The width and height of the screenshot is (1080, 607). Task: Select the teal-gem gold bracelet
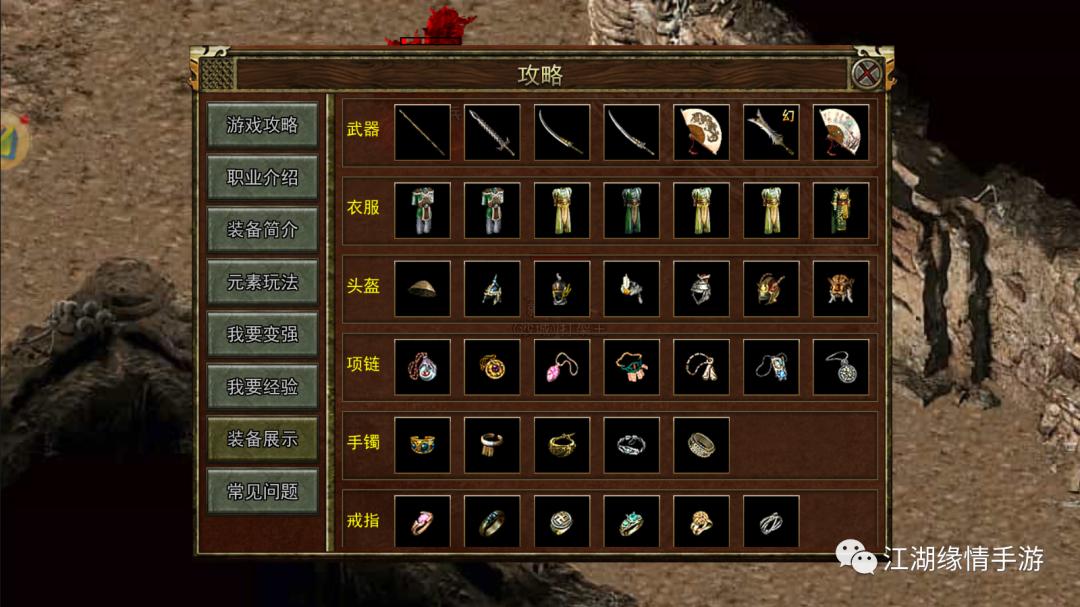pyautogui.click(x=422, y=445)
